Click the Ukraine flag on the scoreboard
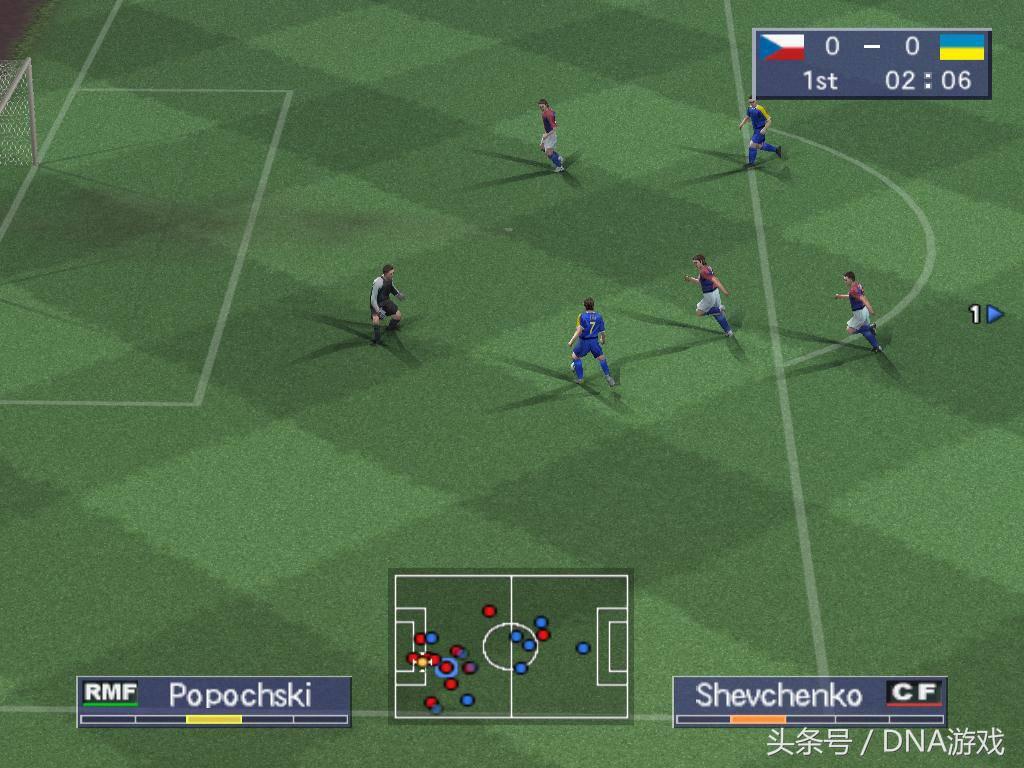Viewport: 1024px width, 768px height. pyautogui.click(x=962, y=47)
